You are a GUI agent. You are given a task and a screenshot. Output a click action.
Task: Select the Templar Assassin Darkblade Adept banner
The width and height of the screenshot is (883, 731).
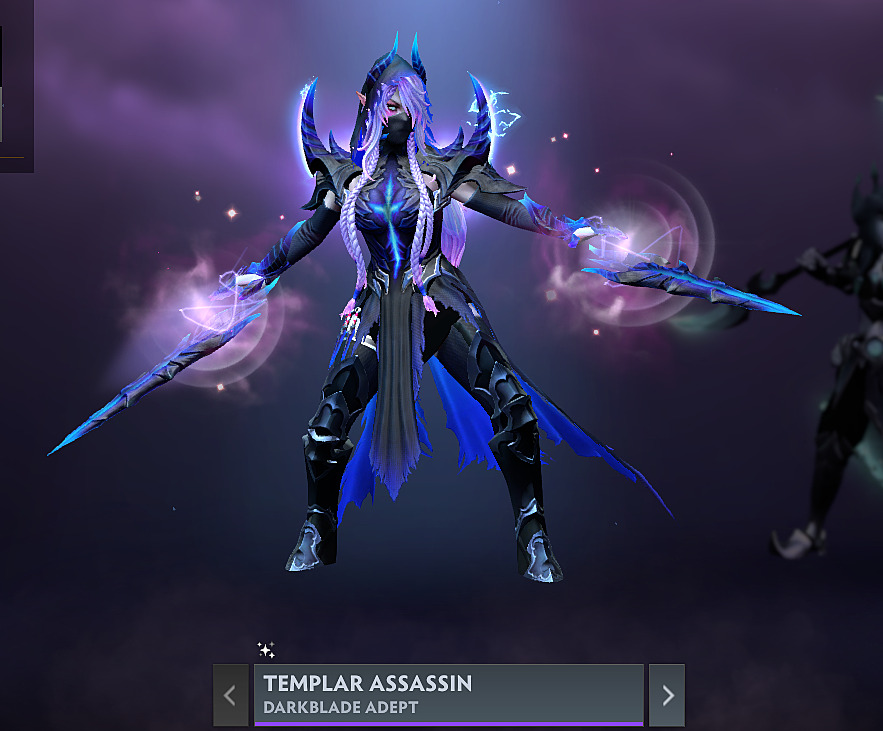pyautogui.click(x=448, y=695)
